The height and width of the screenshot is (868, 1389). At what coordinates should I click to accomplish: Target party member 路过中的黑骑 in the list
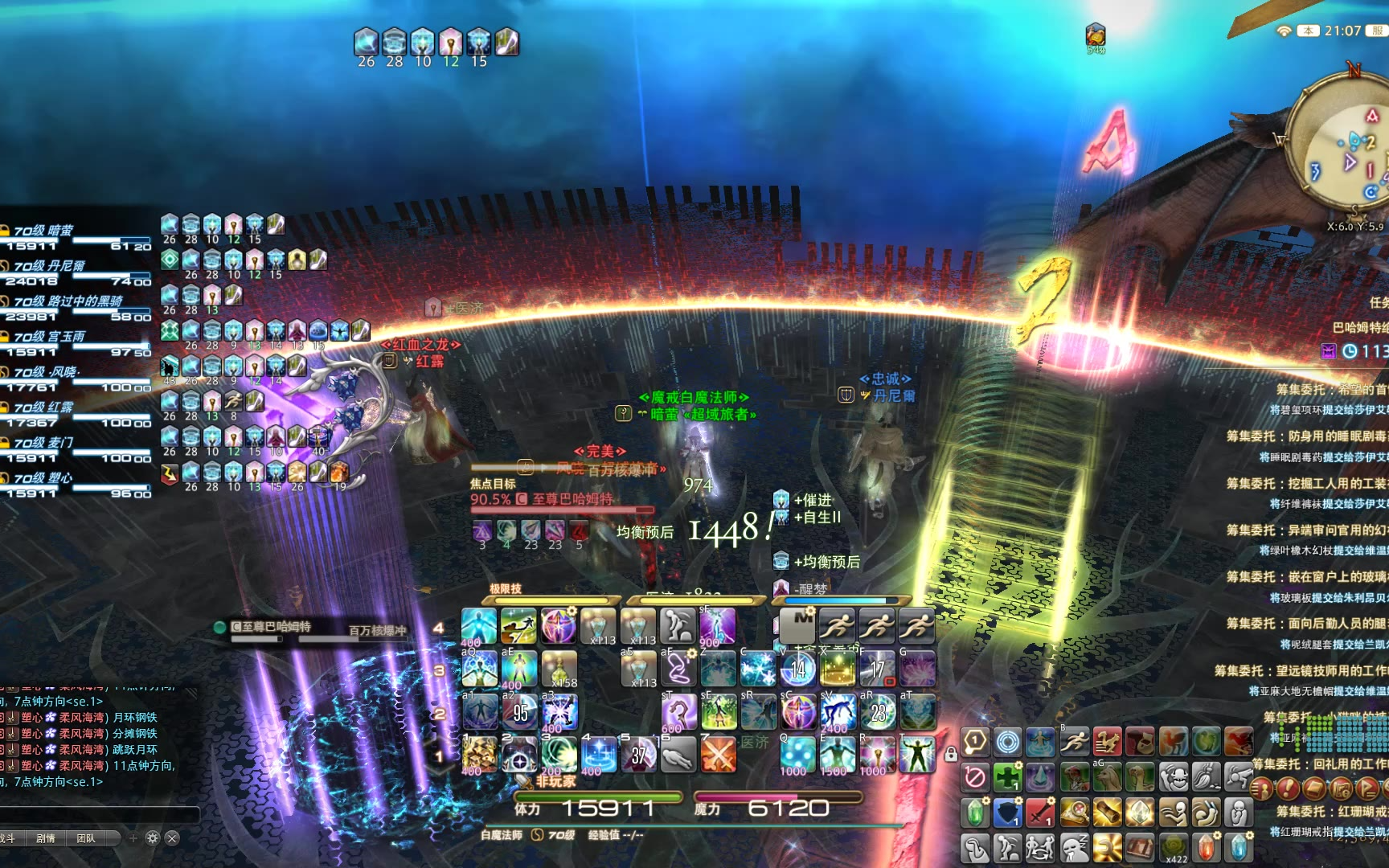(x=68, y=301)
